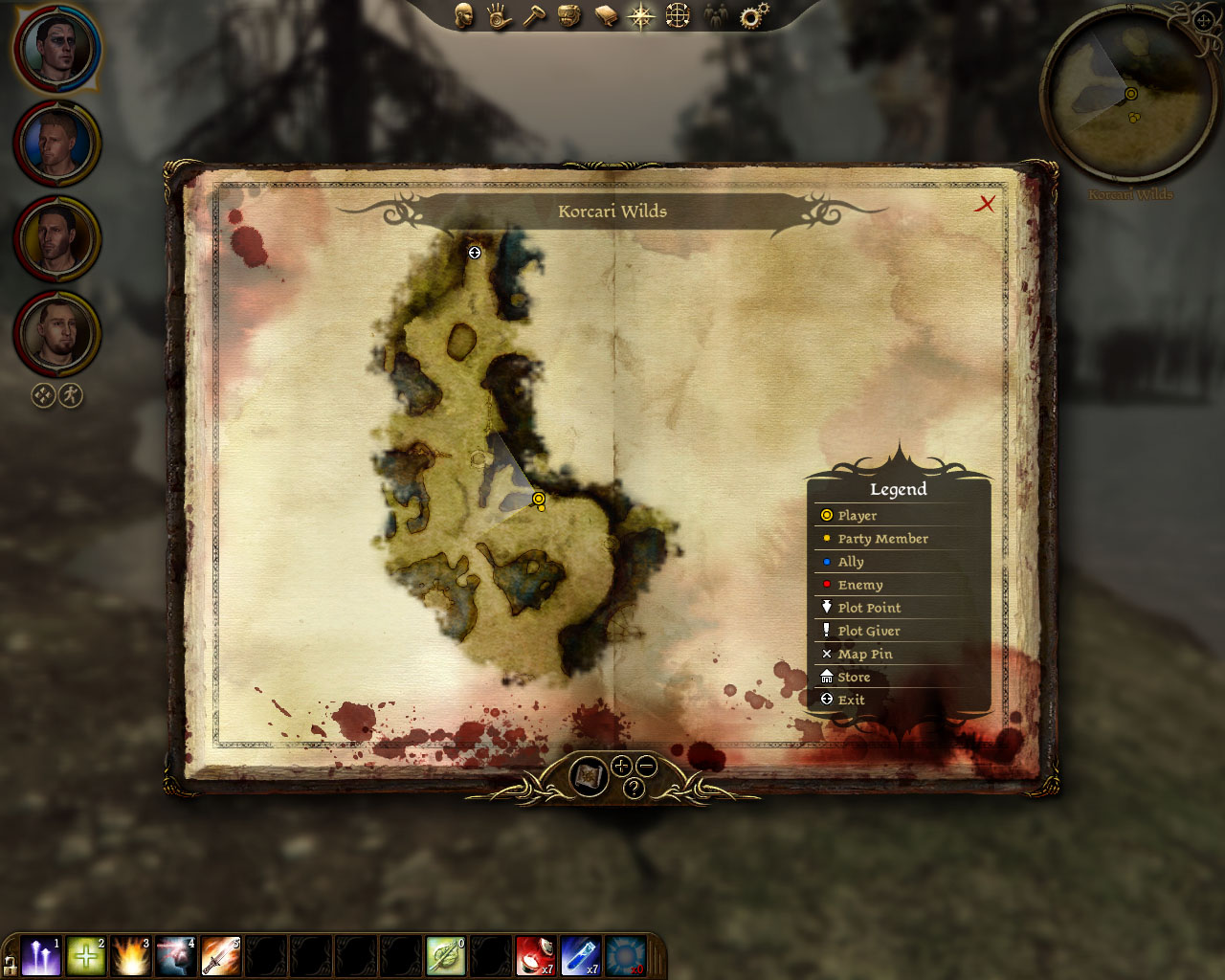Screen dimensions: 1225x980
Task: Open the character record icon
Action: [464, 16]
